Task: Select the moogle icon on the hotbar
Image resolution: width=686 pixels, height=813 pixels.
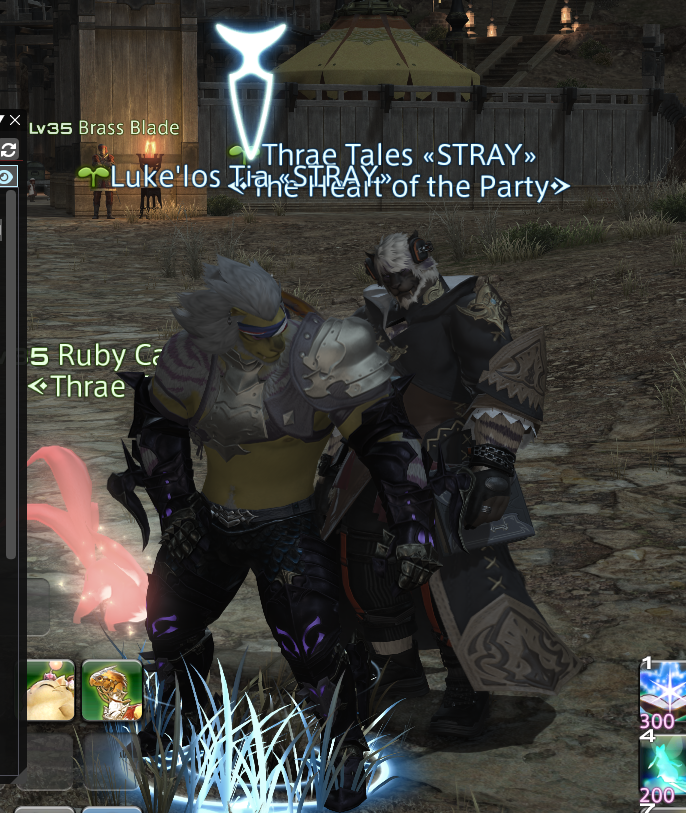Action: pyautogui.click(x=50, y=690)
